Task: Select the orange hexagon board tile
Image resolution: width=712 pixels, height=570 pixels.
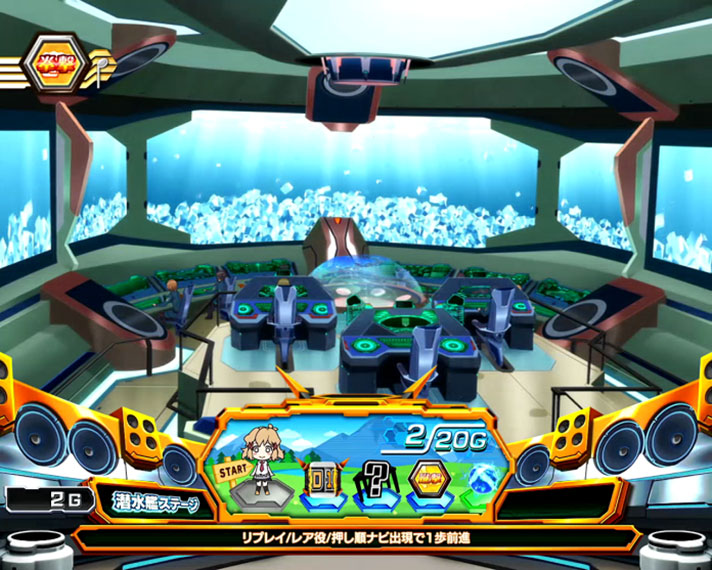Action: pos(430,475)
